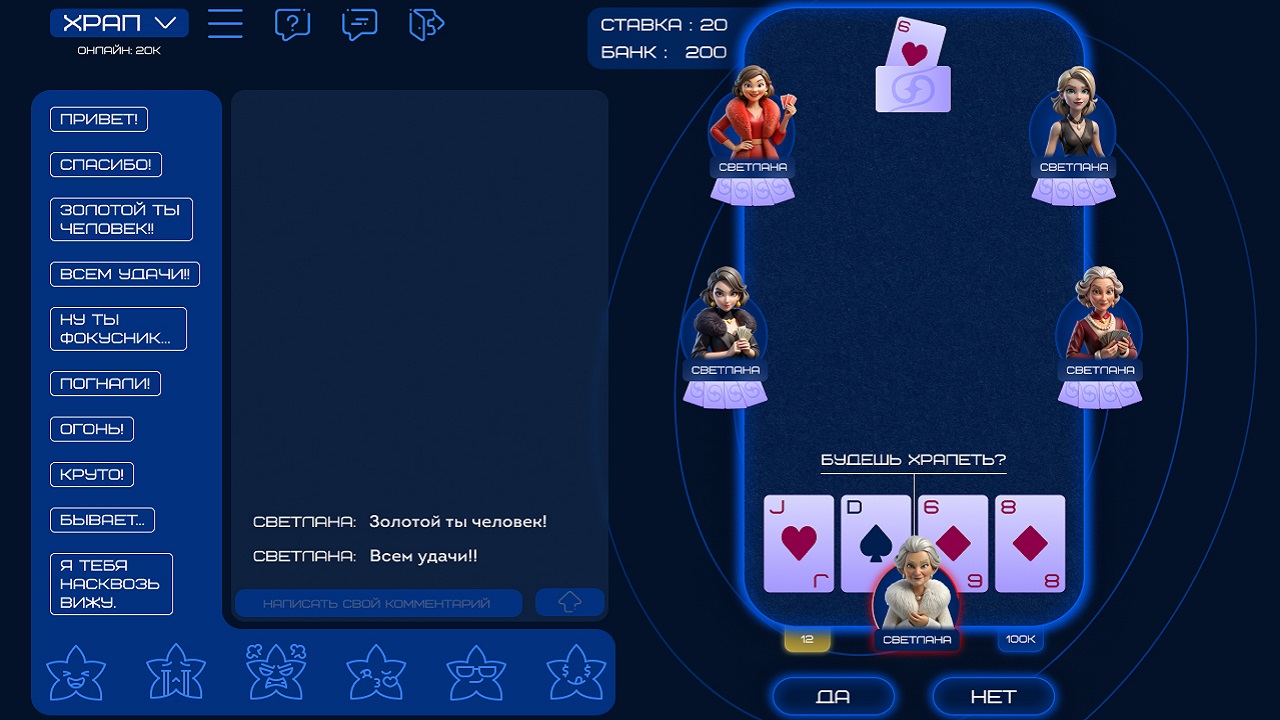Send the angry star emoji
Screen dimensions: 1280x720
click(x=275, y=672)
